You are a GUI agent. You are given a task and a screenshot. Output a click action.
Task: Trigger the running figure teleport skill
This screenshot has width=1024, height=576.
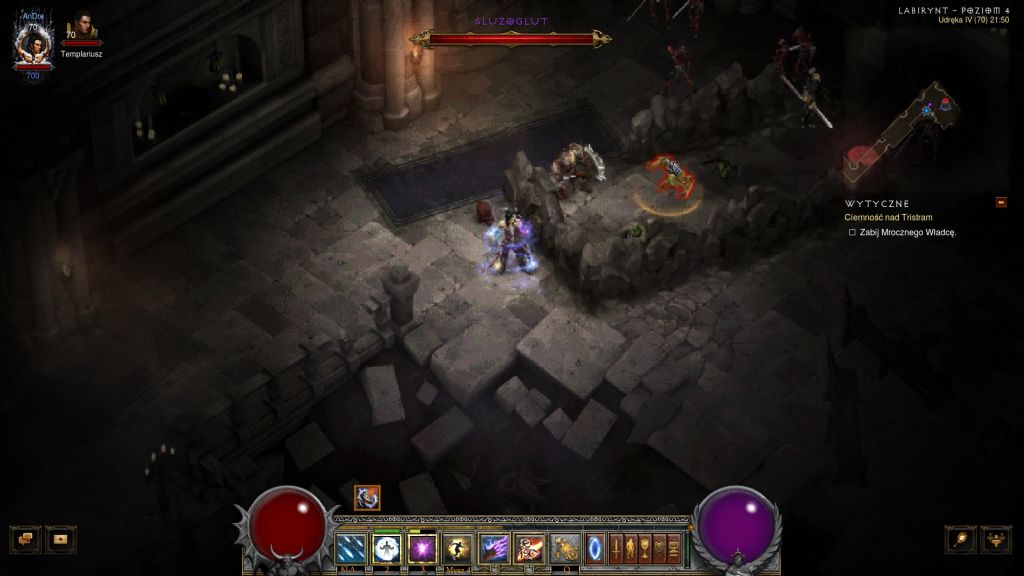(459, 548)
